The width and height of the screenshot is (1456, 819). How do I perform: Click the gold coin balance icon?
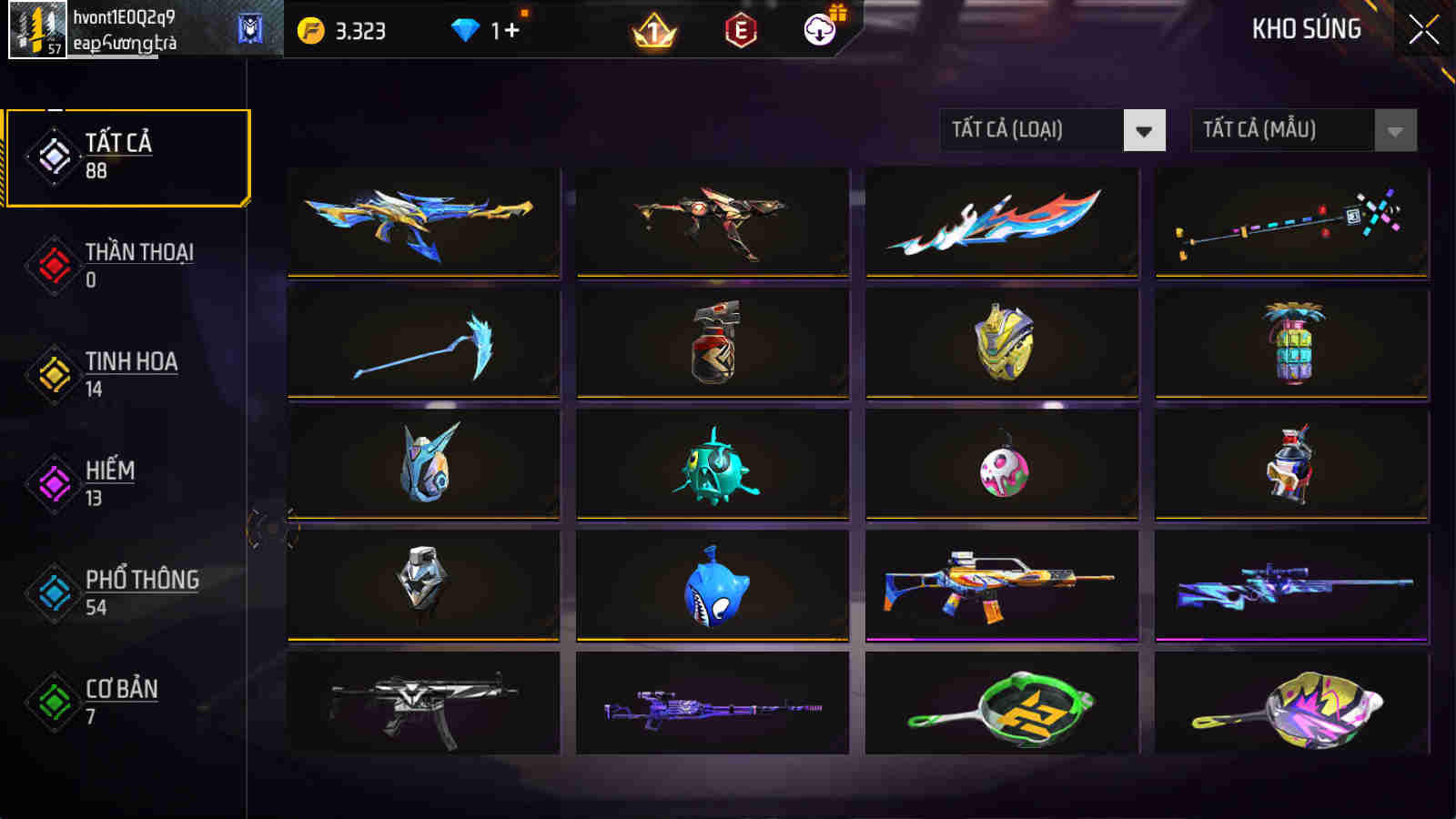pyautogui.click(x=309, y=28)
